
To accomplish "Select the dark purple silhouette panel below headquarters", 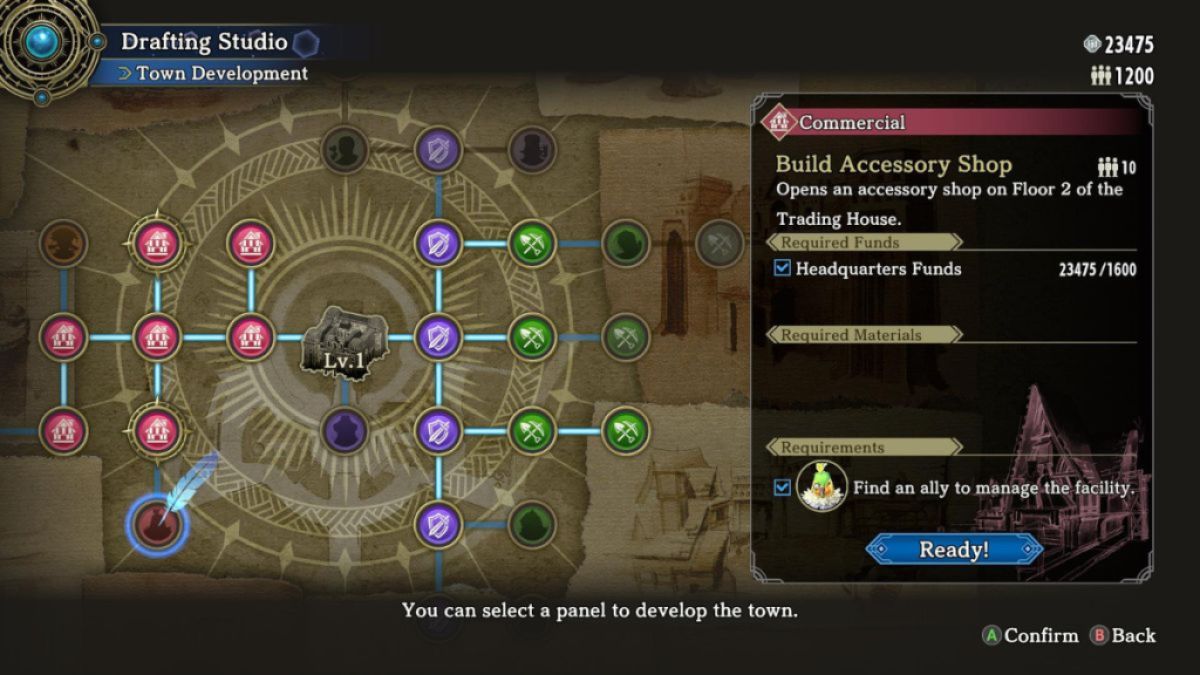I will click(345, 431).
